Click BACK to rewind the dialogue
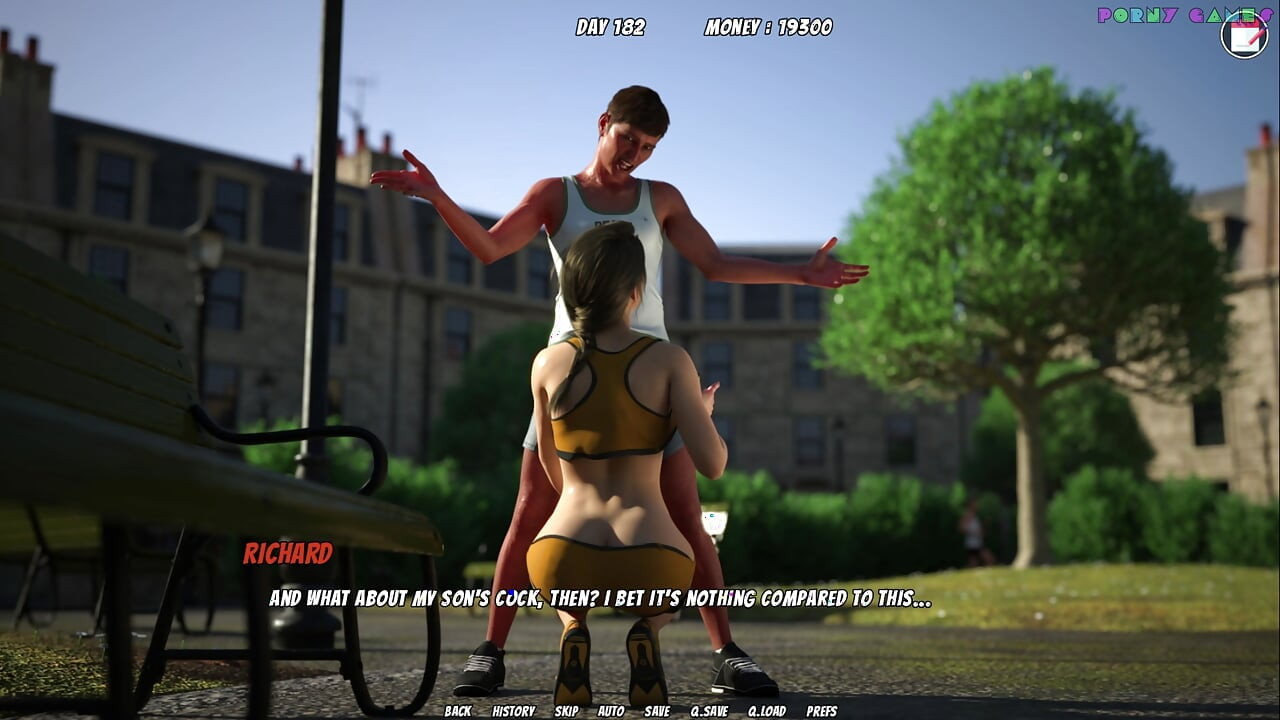 click(x=458, y=713)
